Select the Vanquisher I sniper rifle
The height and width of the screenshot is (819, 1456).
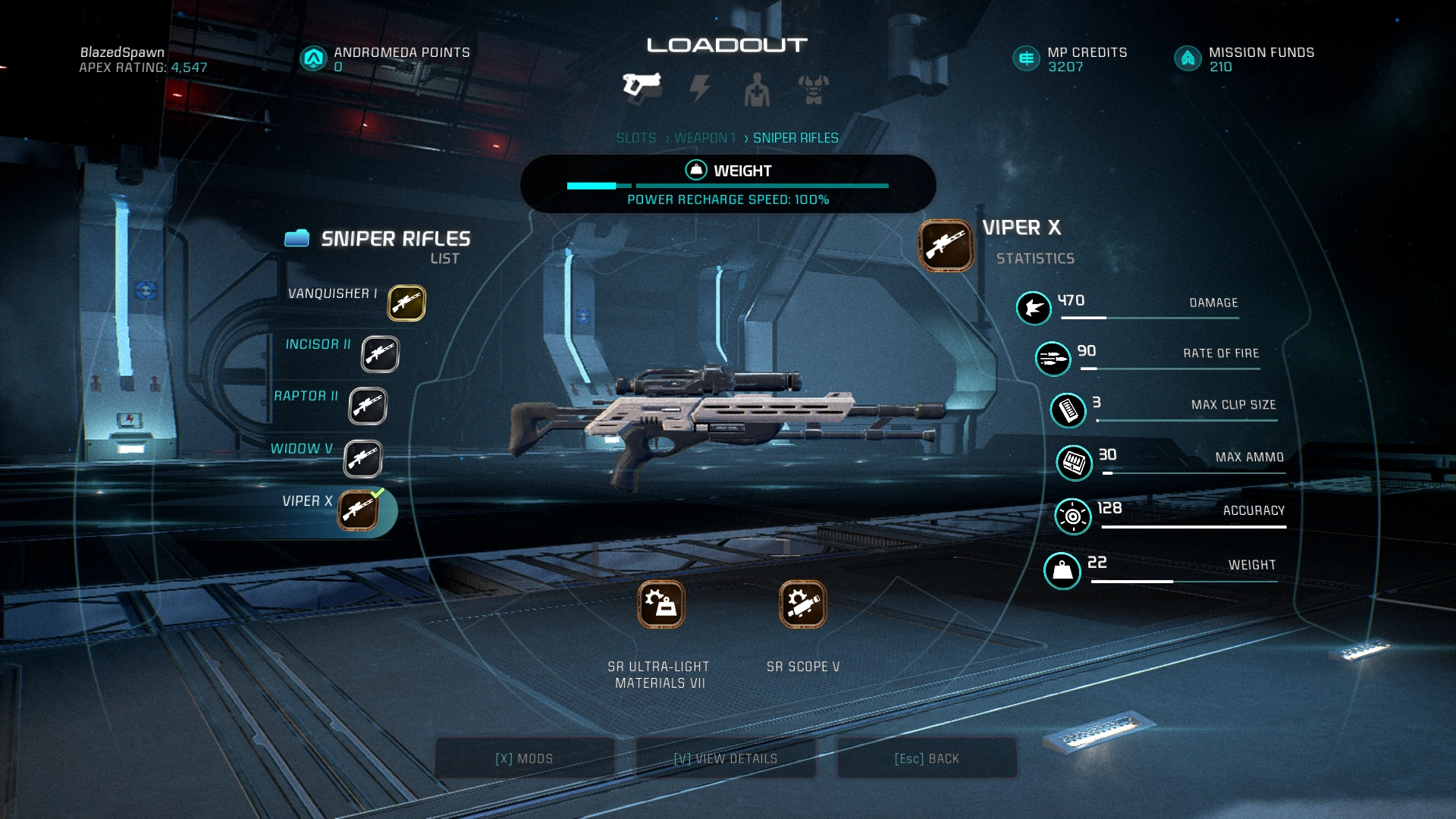pos(406,303)
